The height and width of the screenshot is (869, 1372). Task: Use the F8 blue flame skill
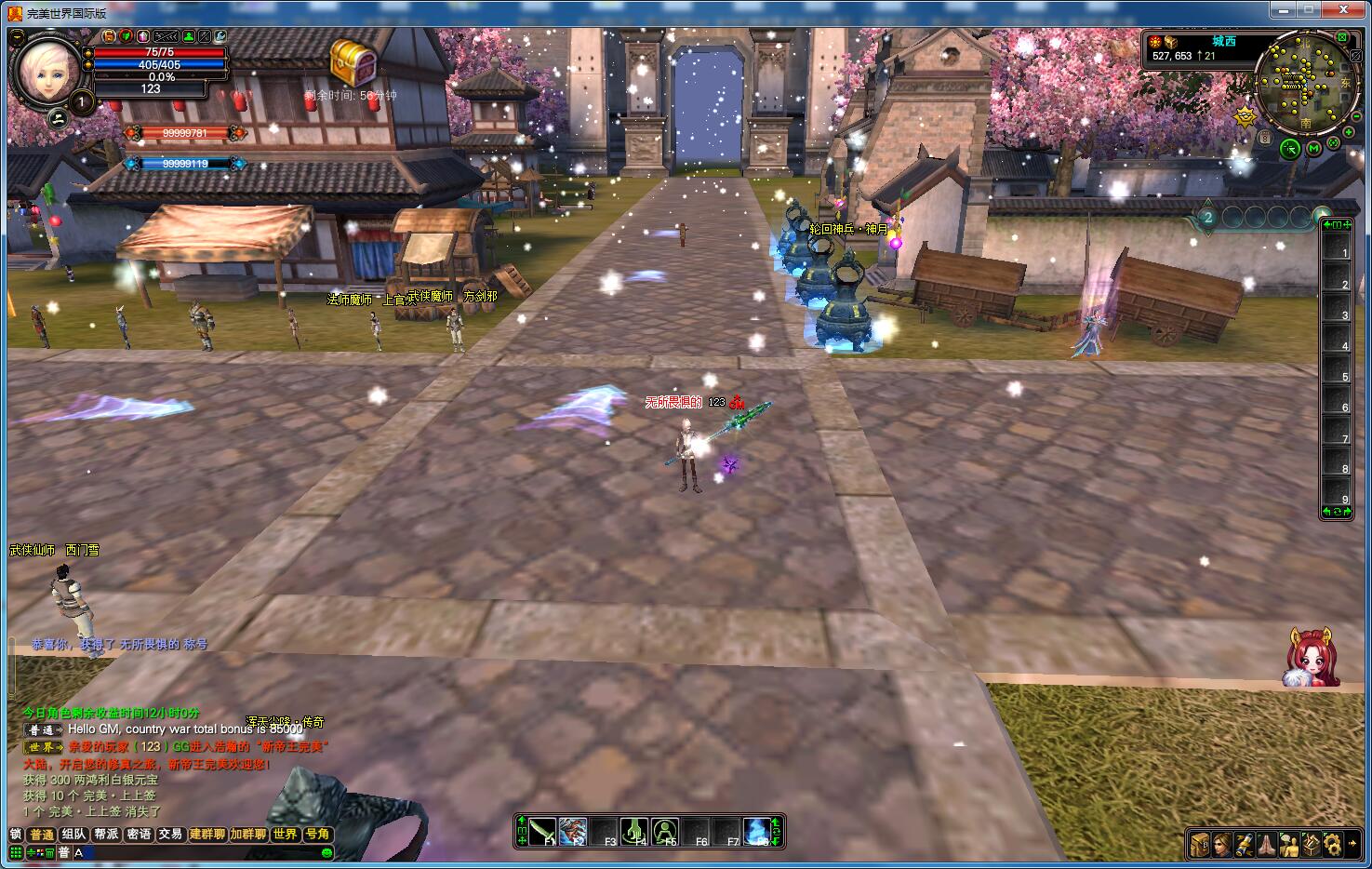(x=757, y=831)
